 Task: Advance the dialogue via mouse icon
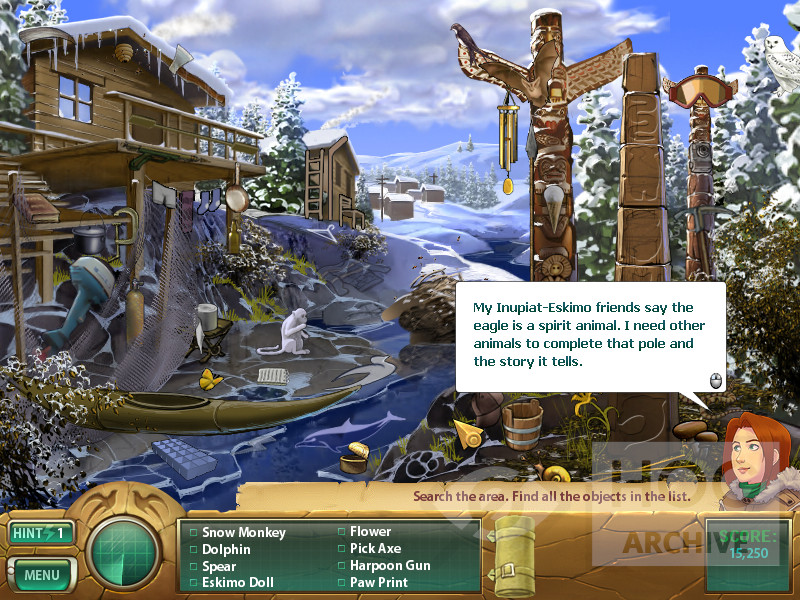tap(715, 380)
